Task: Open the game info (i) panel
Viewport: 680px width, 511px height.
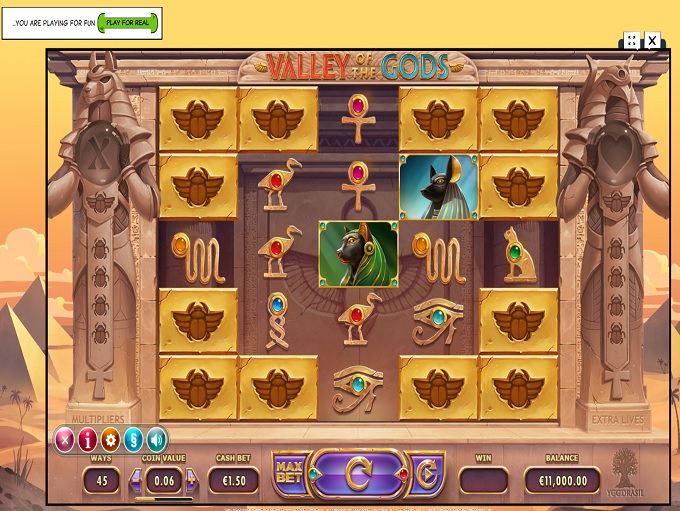Action: pyautogui.click(x=88, y=439)
